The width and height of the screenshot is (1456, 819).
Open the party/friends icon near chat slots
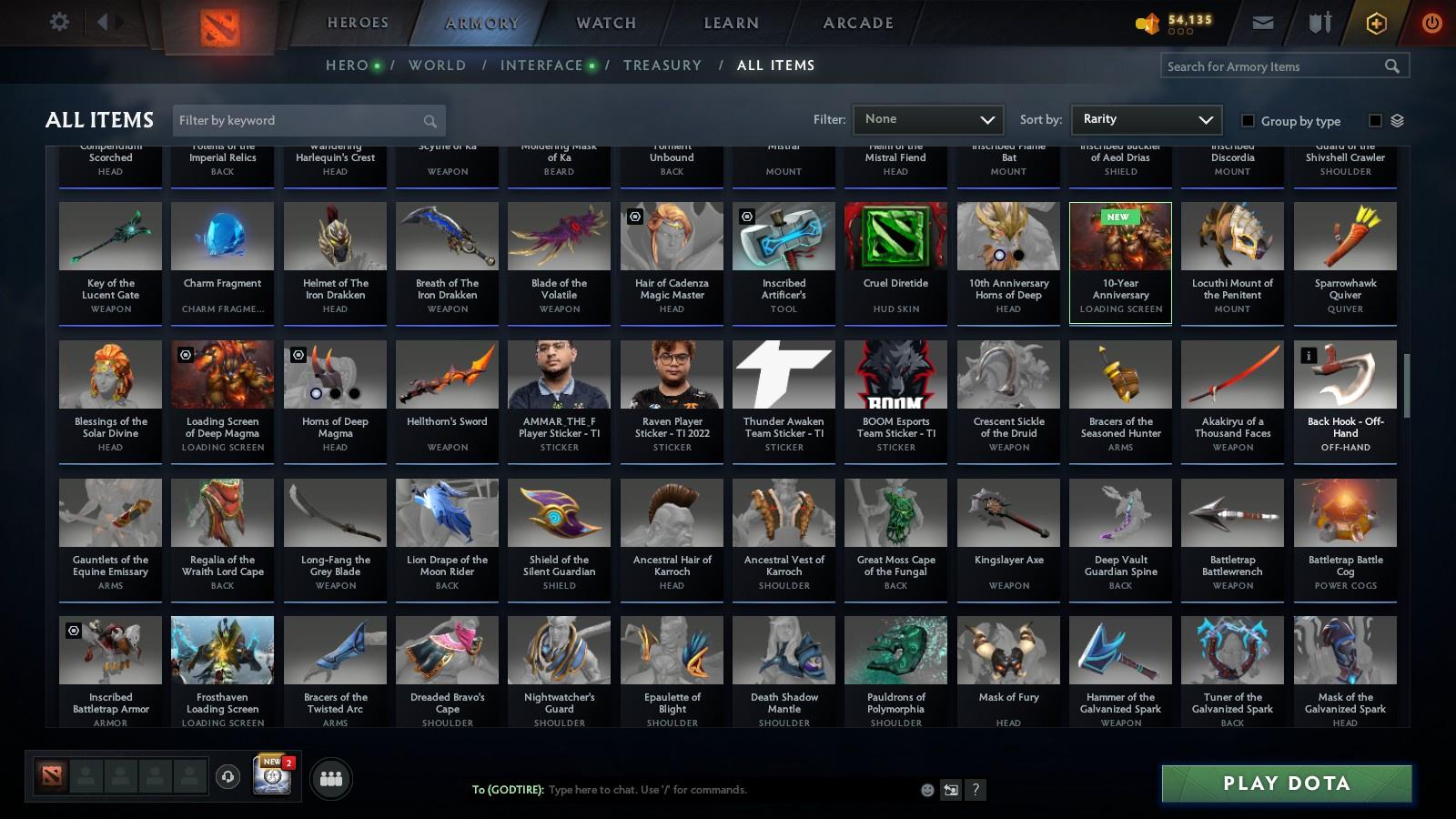click(331, 778)
